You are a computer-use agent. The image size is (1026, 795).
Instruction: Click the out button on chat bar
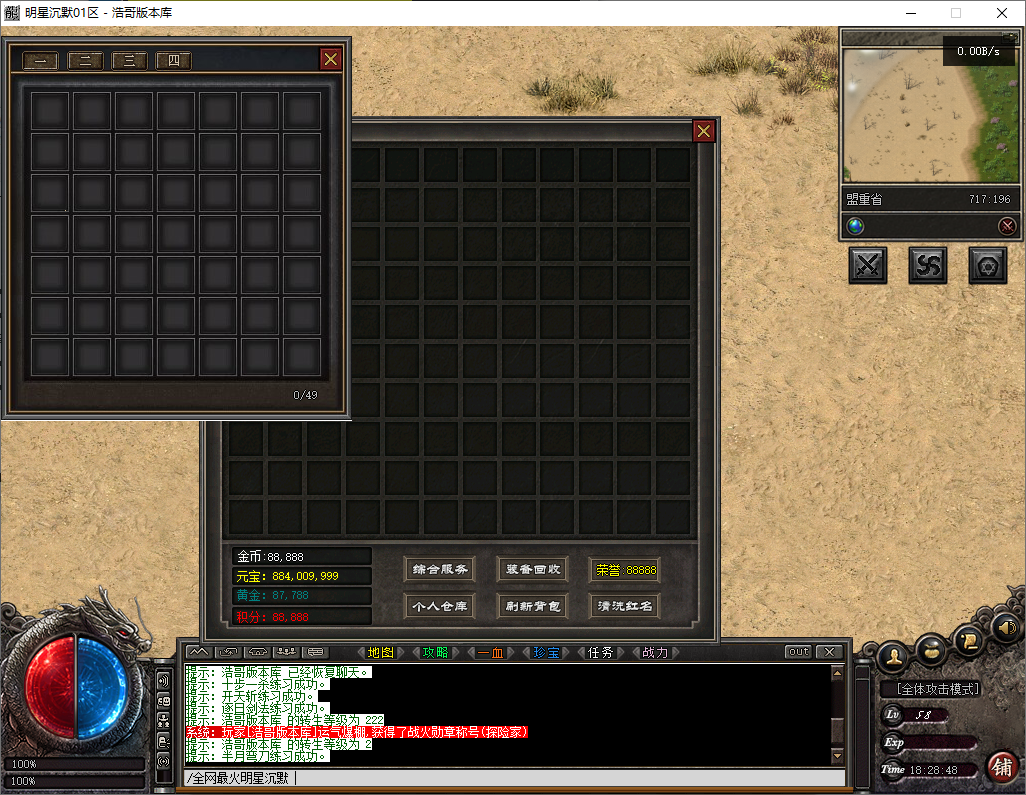coord(798,652)
